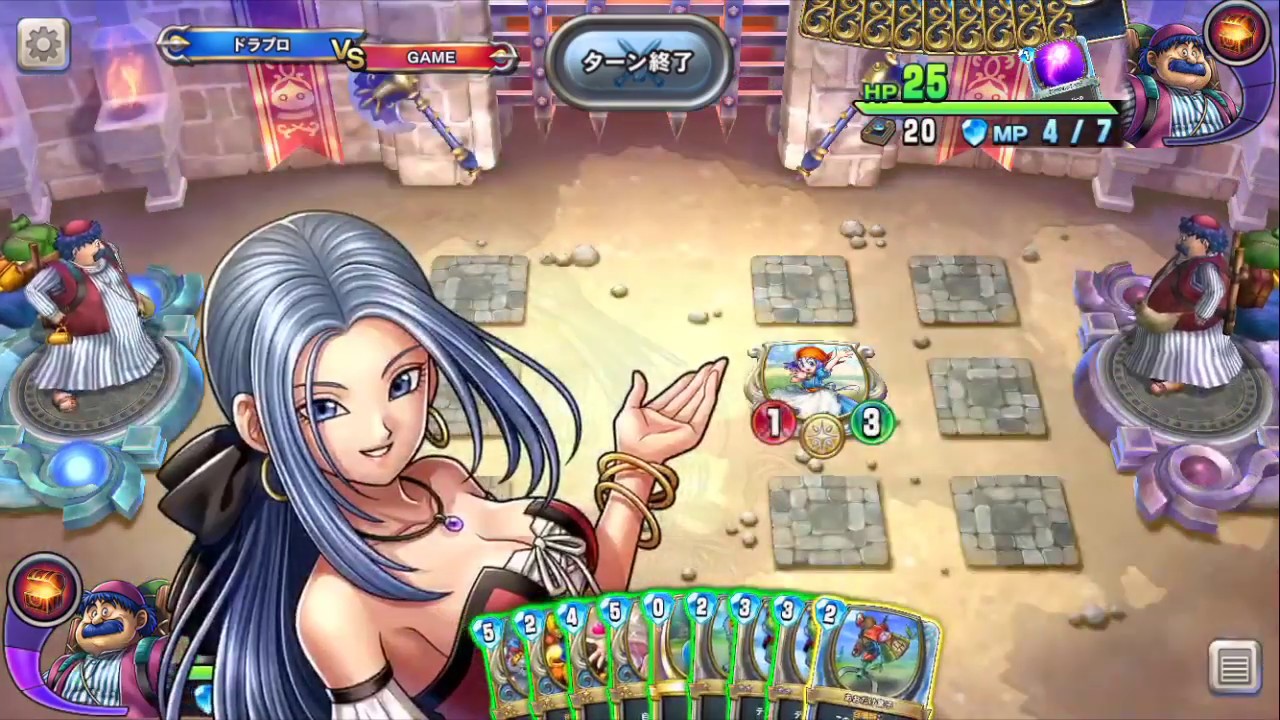
Task: Tap the crossed-swords icon on the turn button
Action: pyautogui.click(x=637, y=62)
